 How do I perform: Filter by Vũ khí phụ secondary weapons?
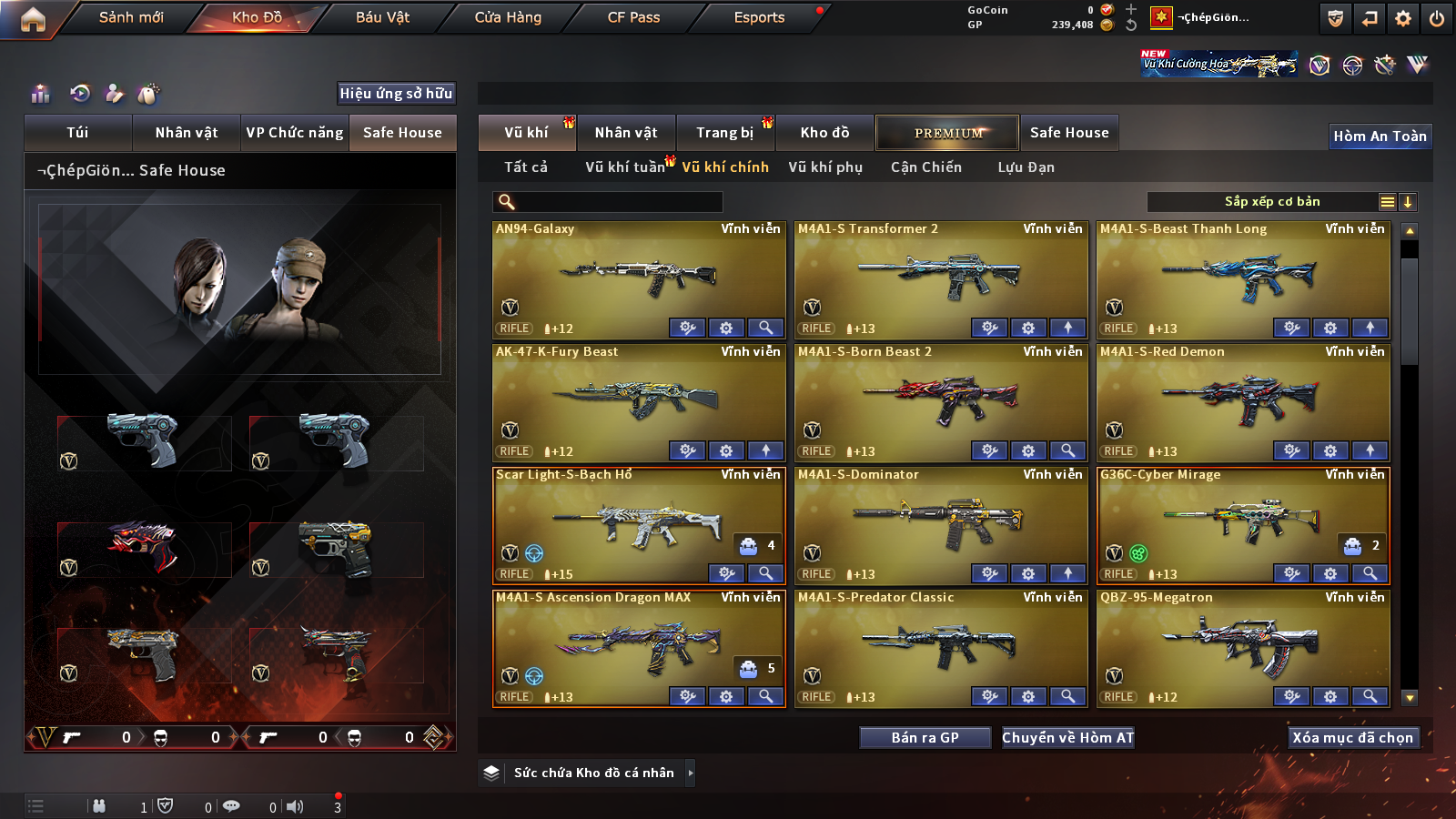click(x=824, y=167)
